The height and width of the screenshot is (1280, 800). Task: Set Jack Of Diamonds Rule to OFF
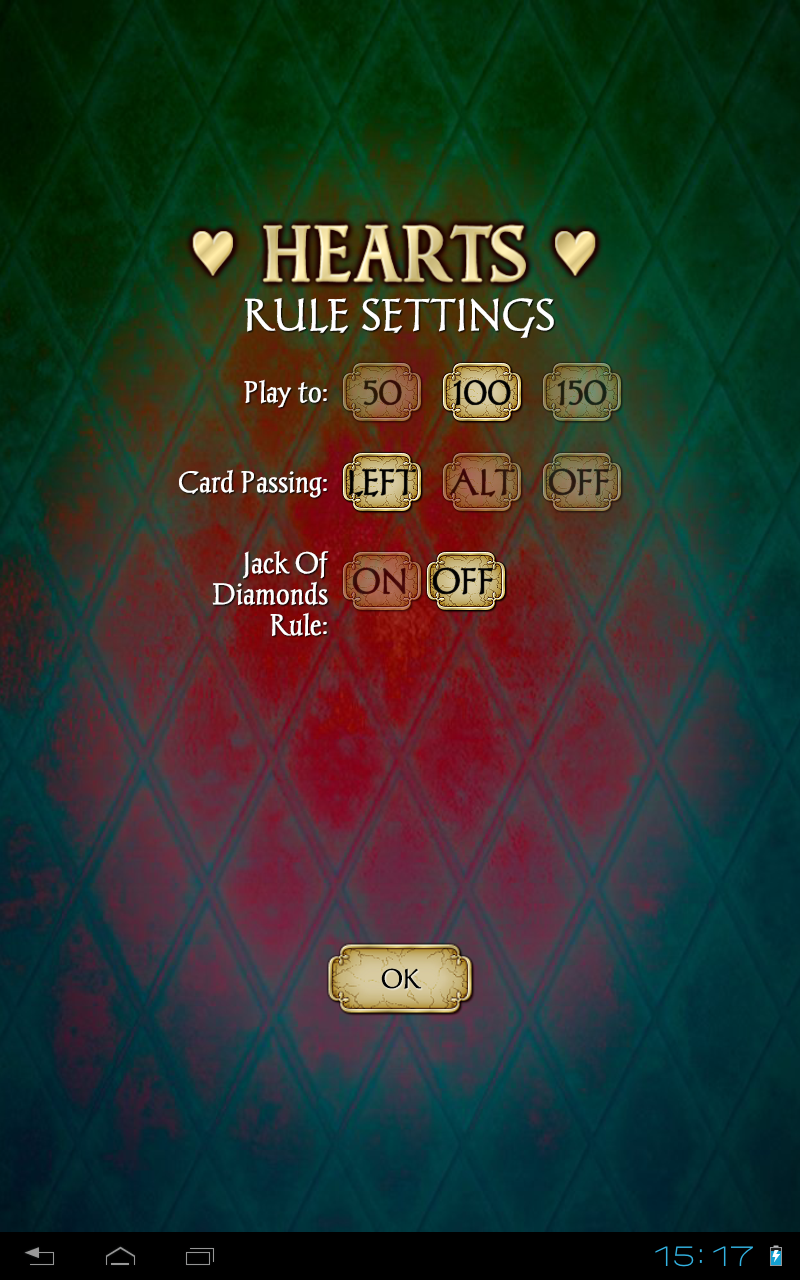point(465,581)
